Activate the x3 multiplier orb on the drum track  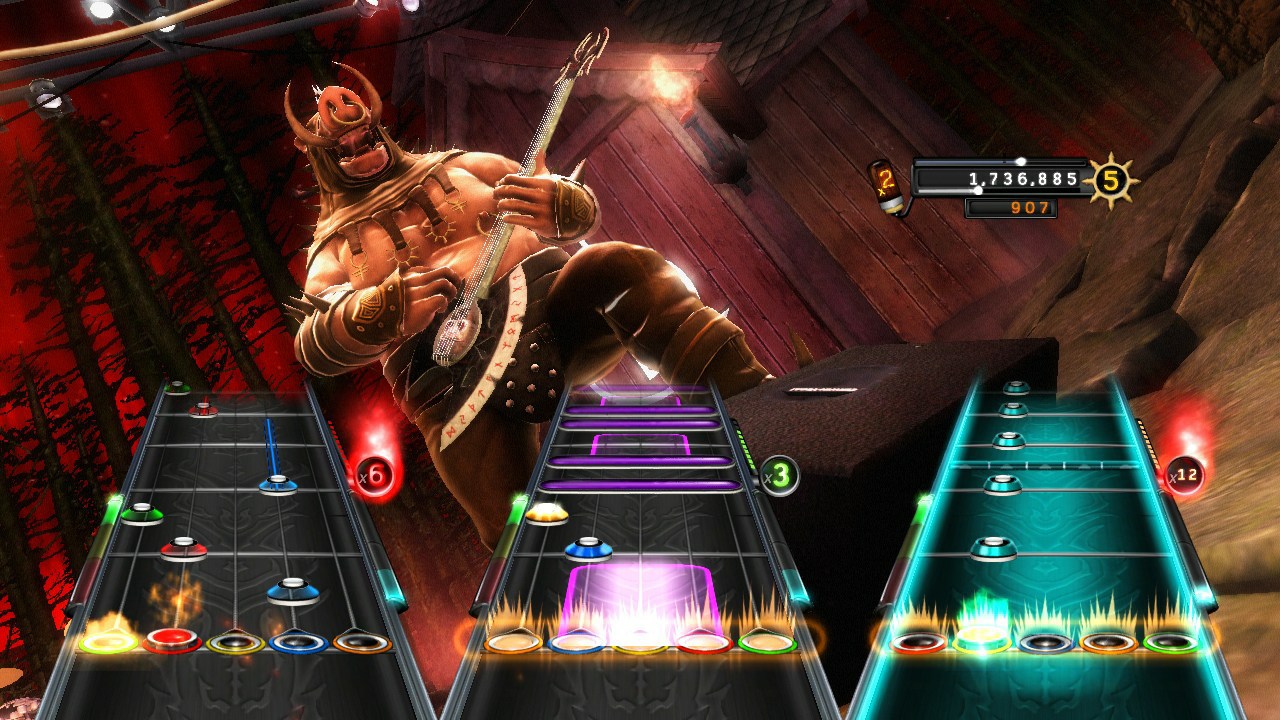click(777, 474)
